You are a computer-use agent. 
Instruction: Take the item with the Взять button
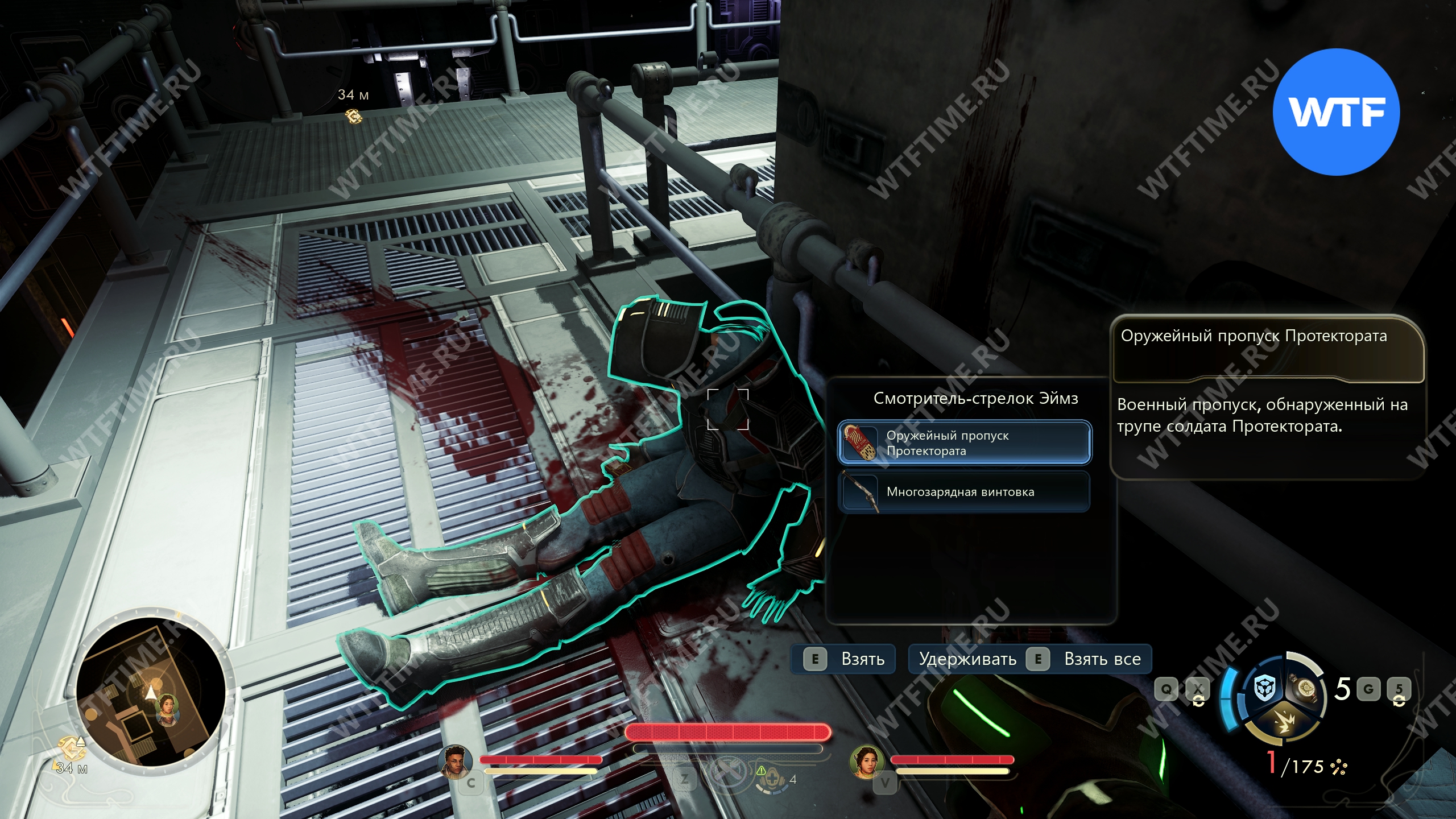[843, 659]
